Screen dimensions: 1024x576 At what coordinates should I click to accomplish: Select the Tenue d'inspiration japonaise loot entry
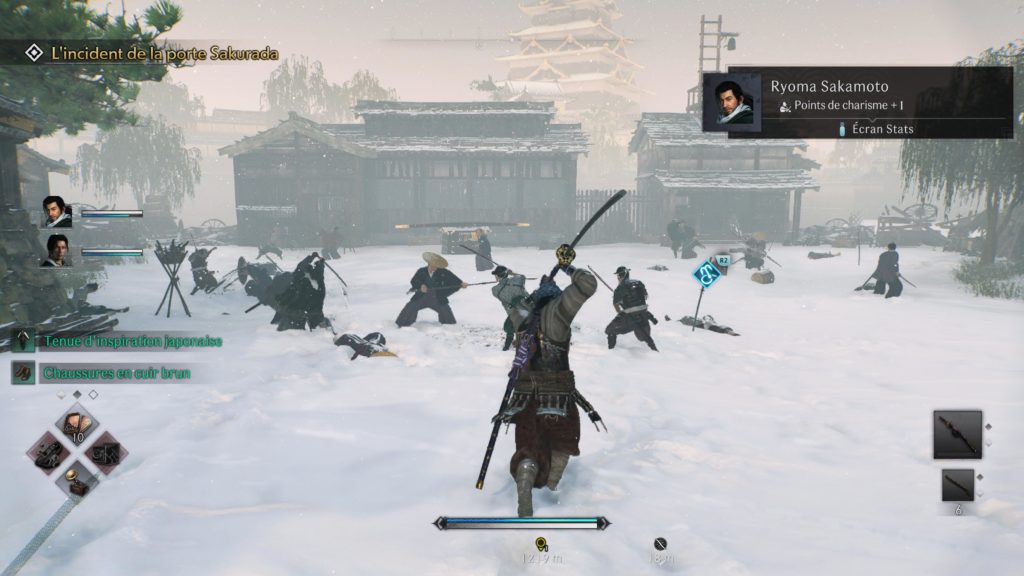tap(132, 341)
